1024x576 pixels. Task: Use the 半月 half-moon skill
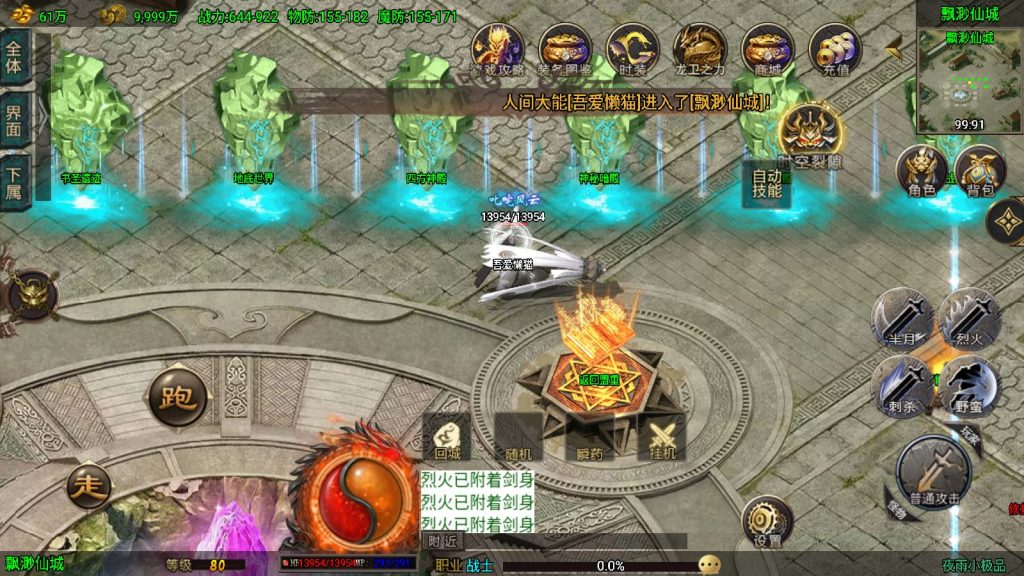click(x=902, y=318)
